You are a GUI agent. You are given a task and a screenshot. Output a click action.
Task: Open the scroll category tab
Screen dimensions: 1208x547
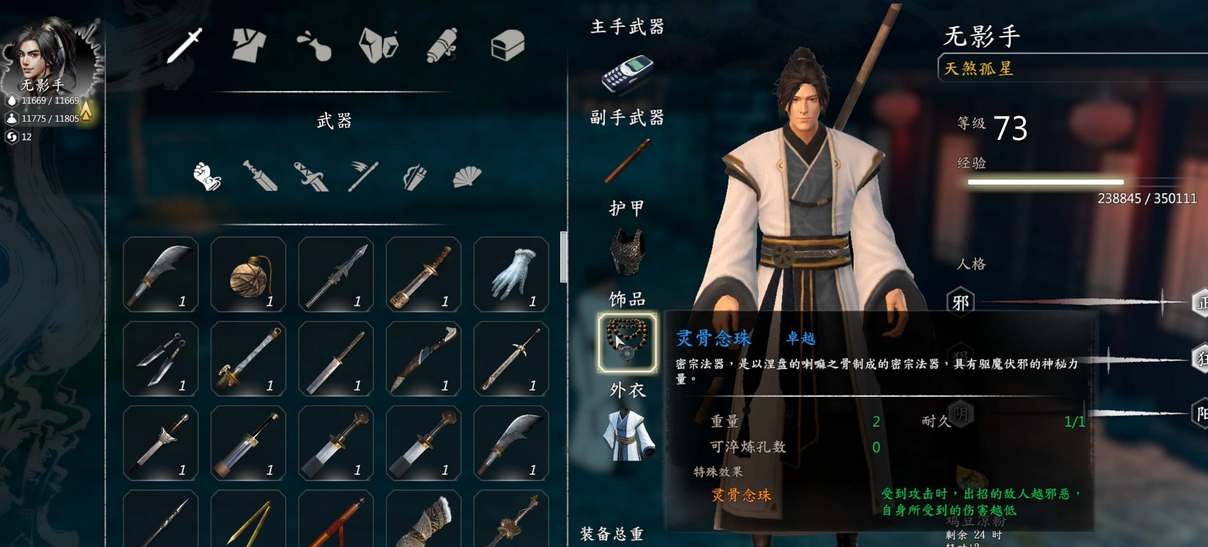coord(443,44)
